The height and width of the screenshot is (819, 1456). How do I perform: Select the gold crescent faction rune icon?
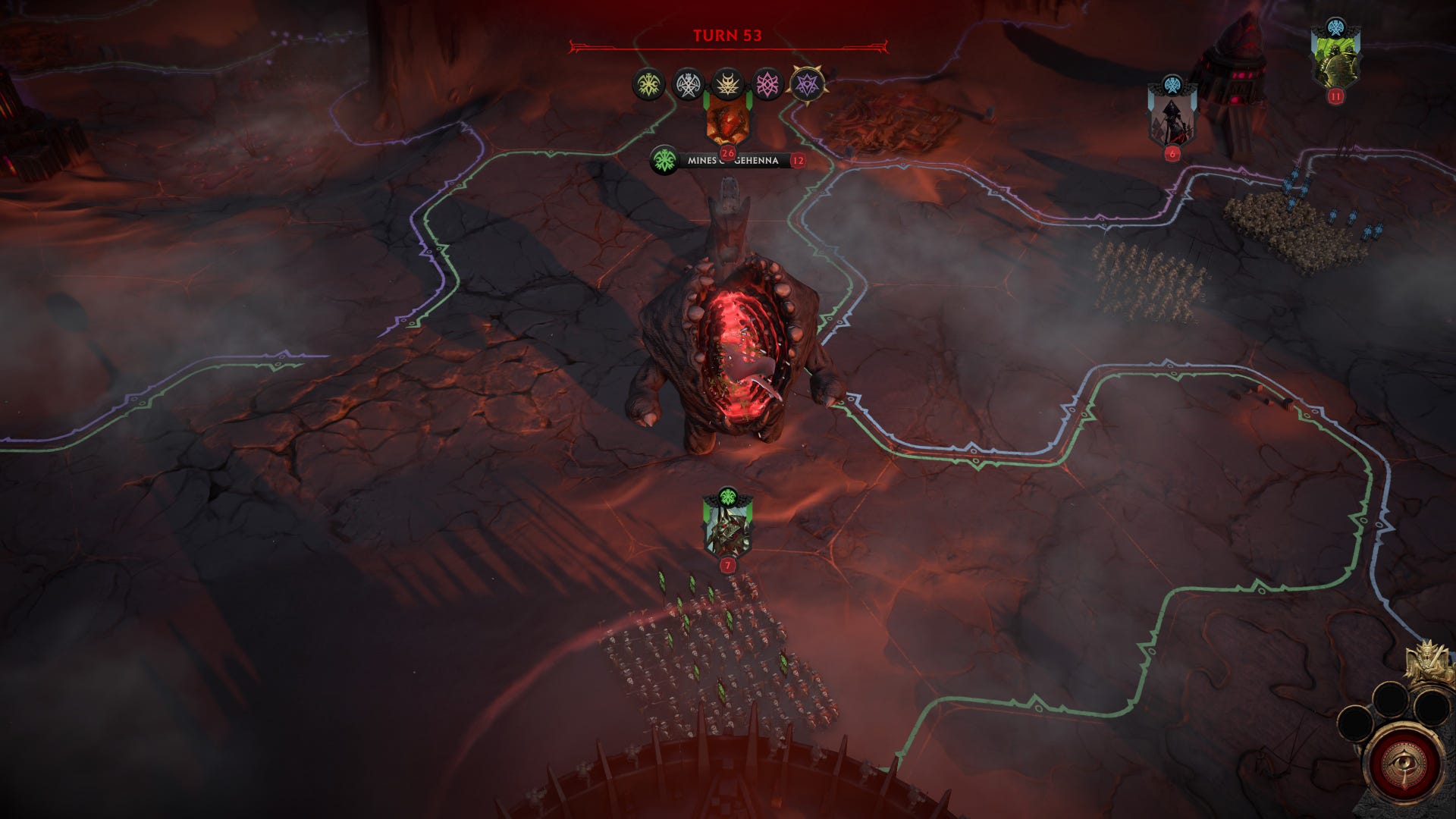726,82
